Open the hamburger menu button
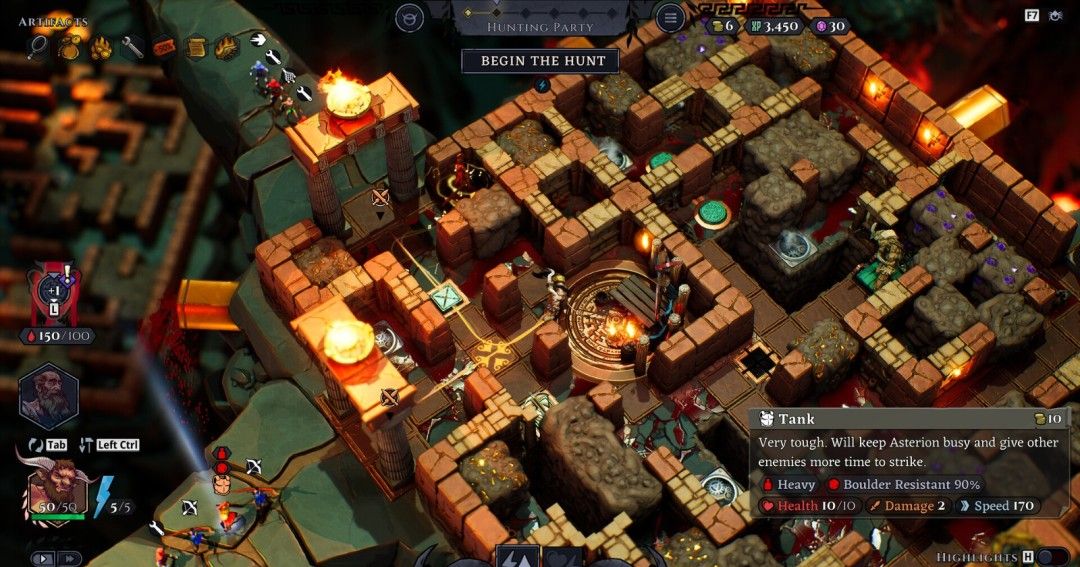The image size is (1080, 567). [x=669, y=17]
